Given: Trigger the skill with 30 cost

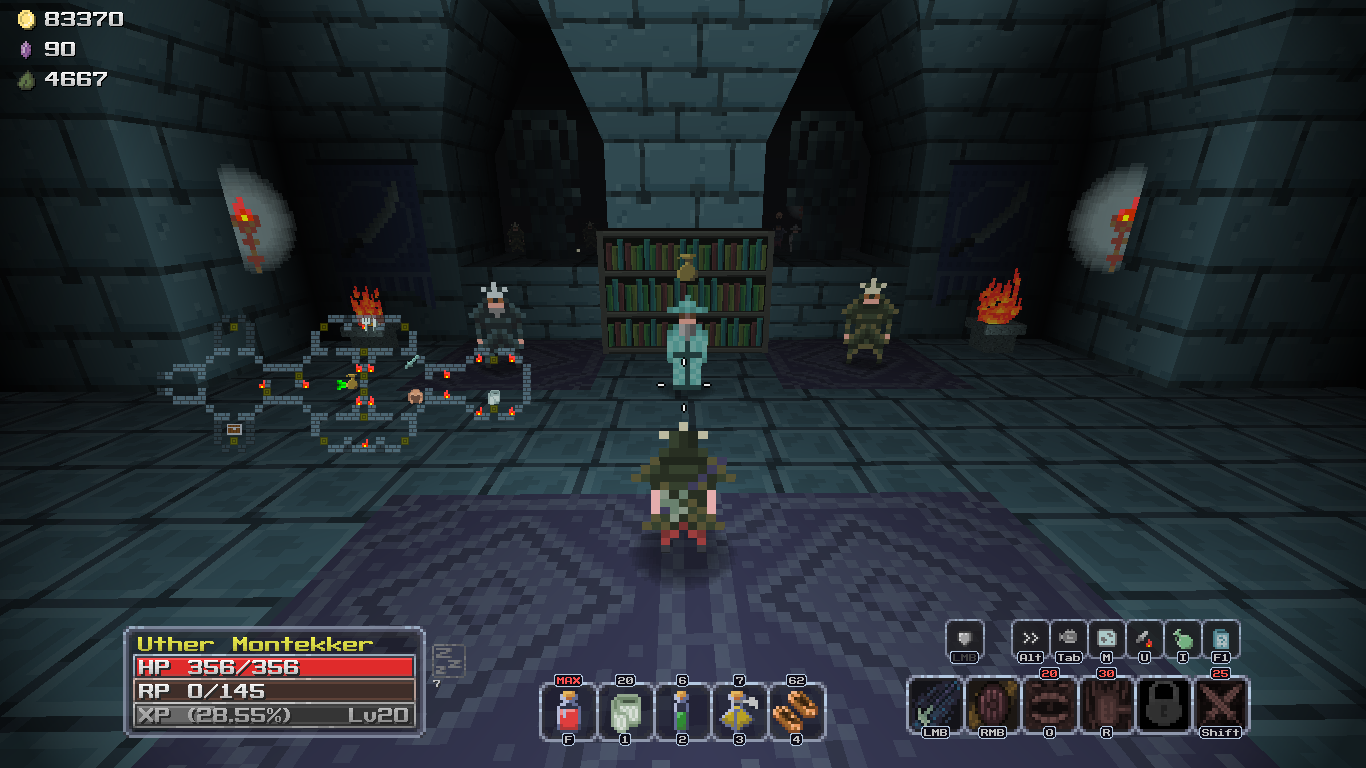Looking at the screenshot, I should (1107, 704).
